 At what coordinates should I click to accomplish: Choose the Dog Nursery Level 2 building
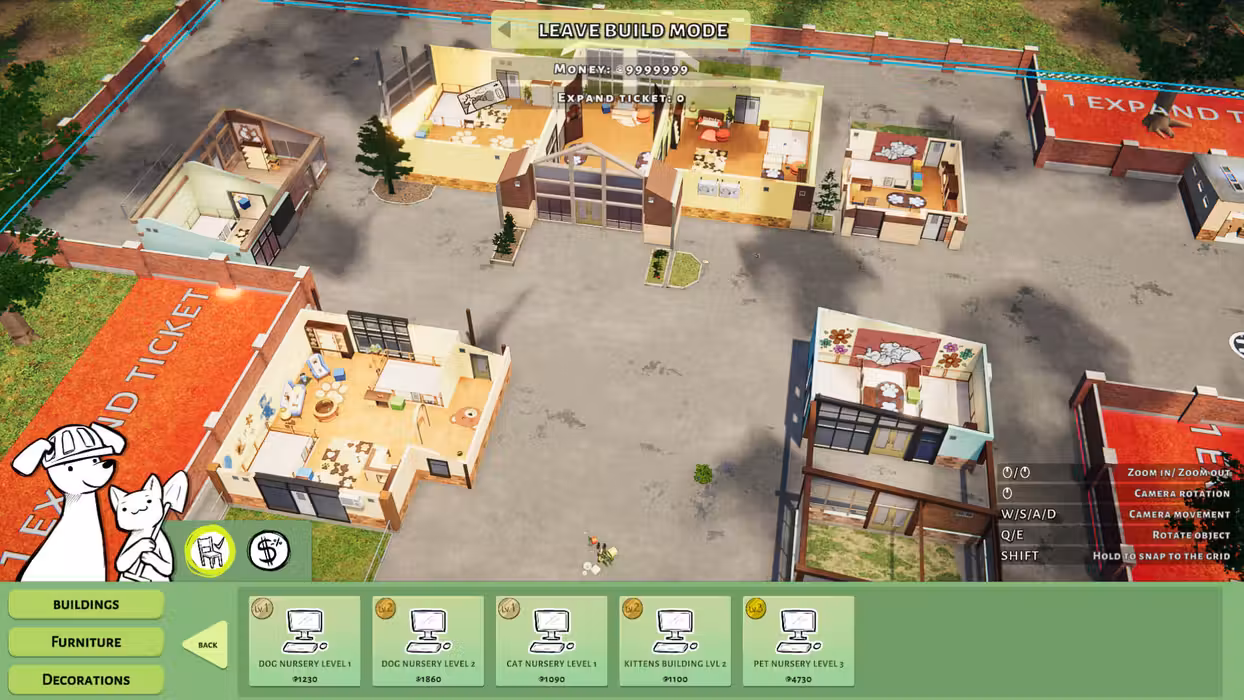tap(428, 641)
